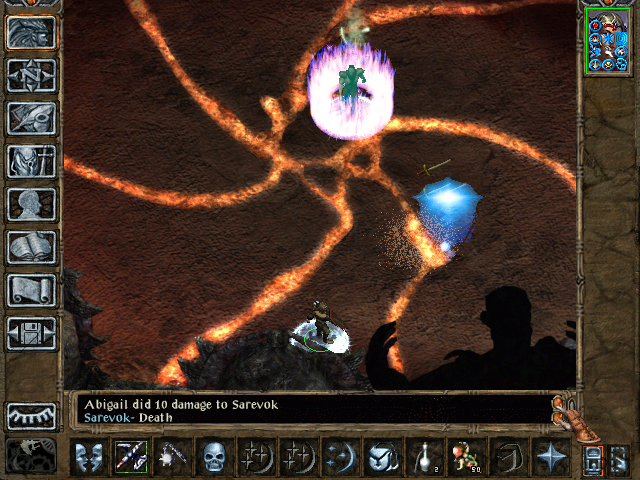Use the potion flask quick item
The image size is (640, 480).
pos(423,457)
